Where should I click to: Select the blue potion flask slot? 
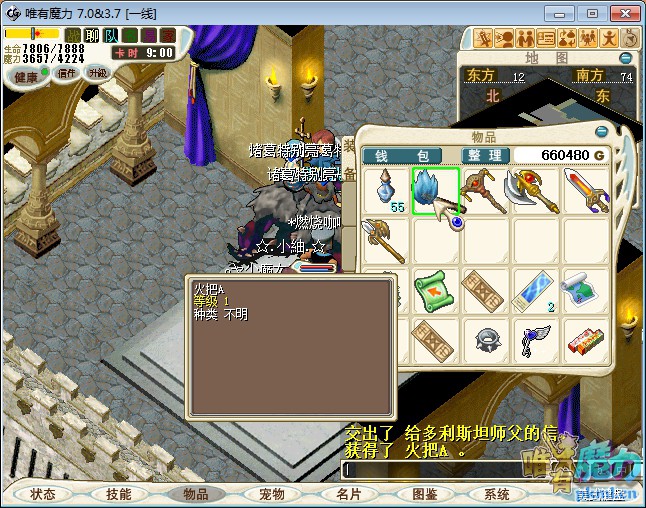tap(385, 190)
